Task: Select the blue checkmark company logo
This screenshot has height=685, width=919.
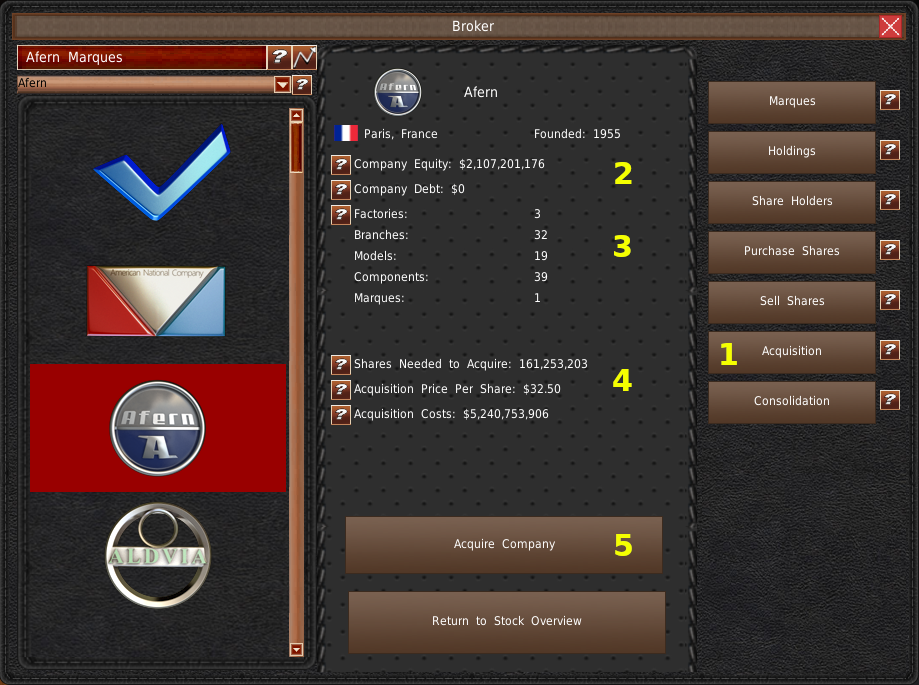Action: pos(159,171)
